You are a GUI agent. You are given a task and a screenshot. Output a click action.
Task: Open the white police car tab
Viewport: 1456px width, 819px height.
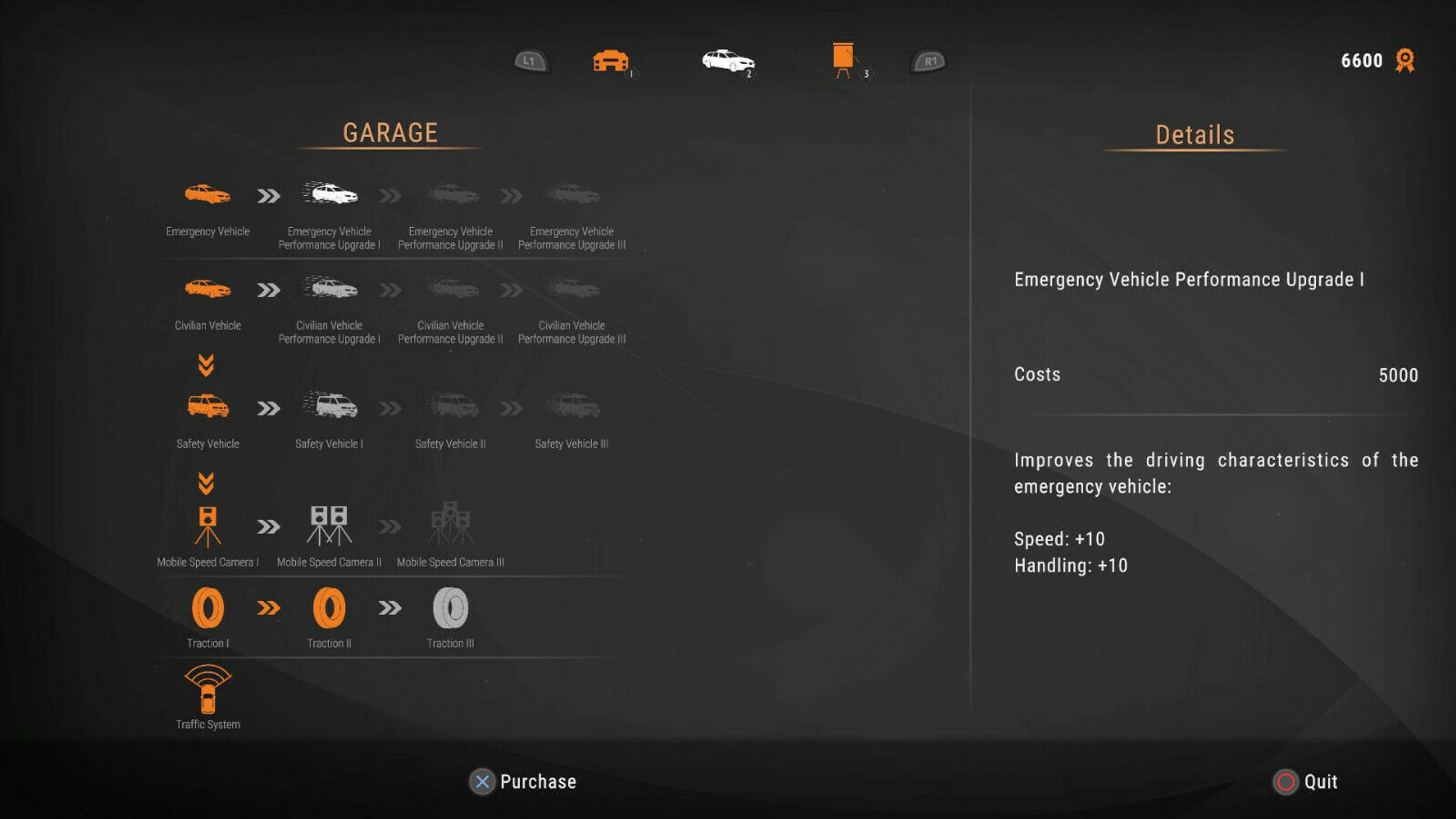point(727,61)
